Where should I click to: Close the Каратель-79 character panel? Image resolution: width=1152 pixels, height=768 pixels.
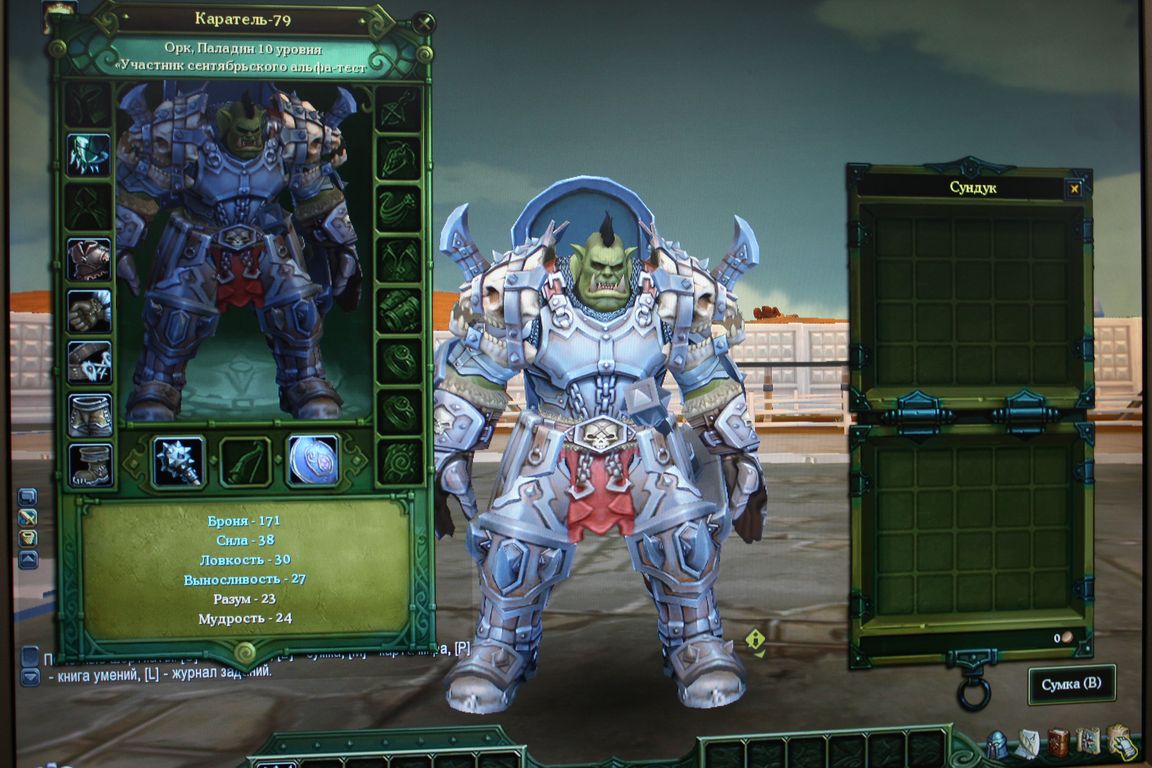tap(424, 21)
